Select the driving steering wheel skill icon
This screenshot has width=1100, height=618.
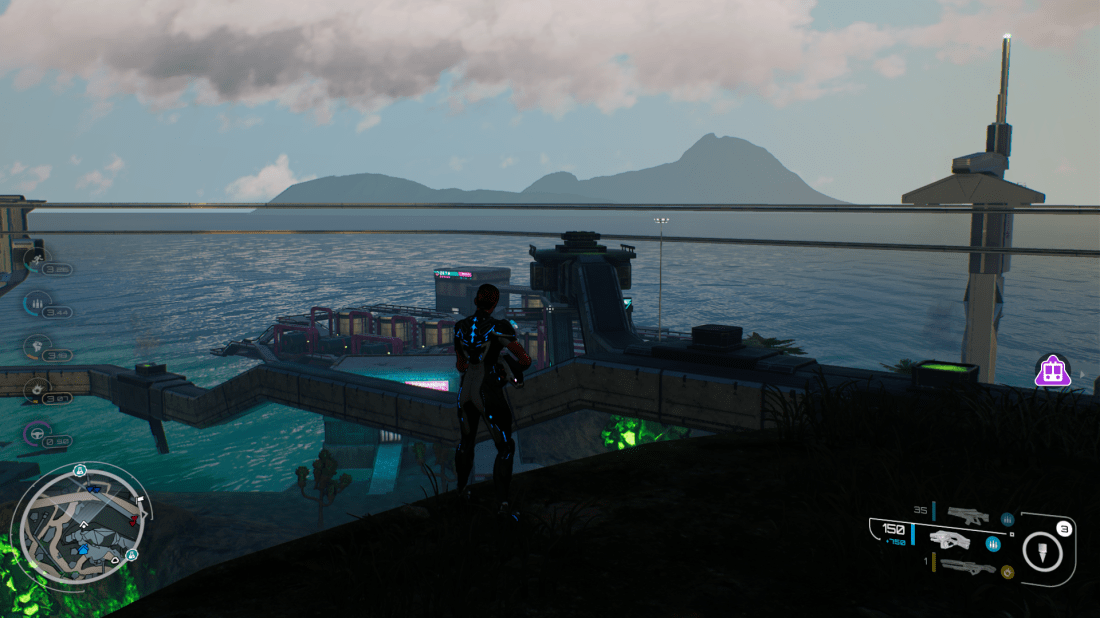pos(36,434)
